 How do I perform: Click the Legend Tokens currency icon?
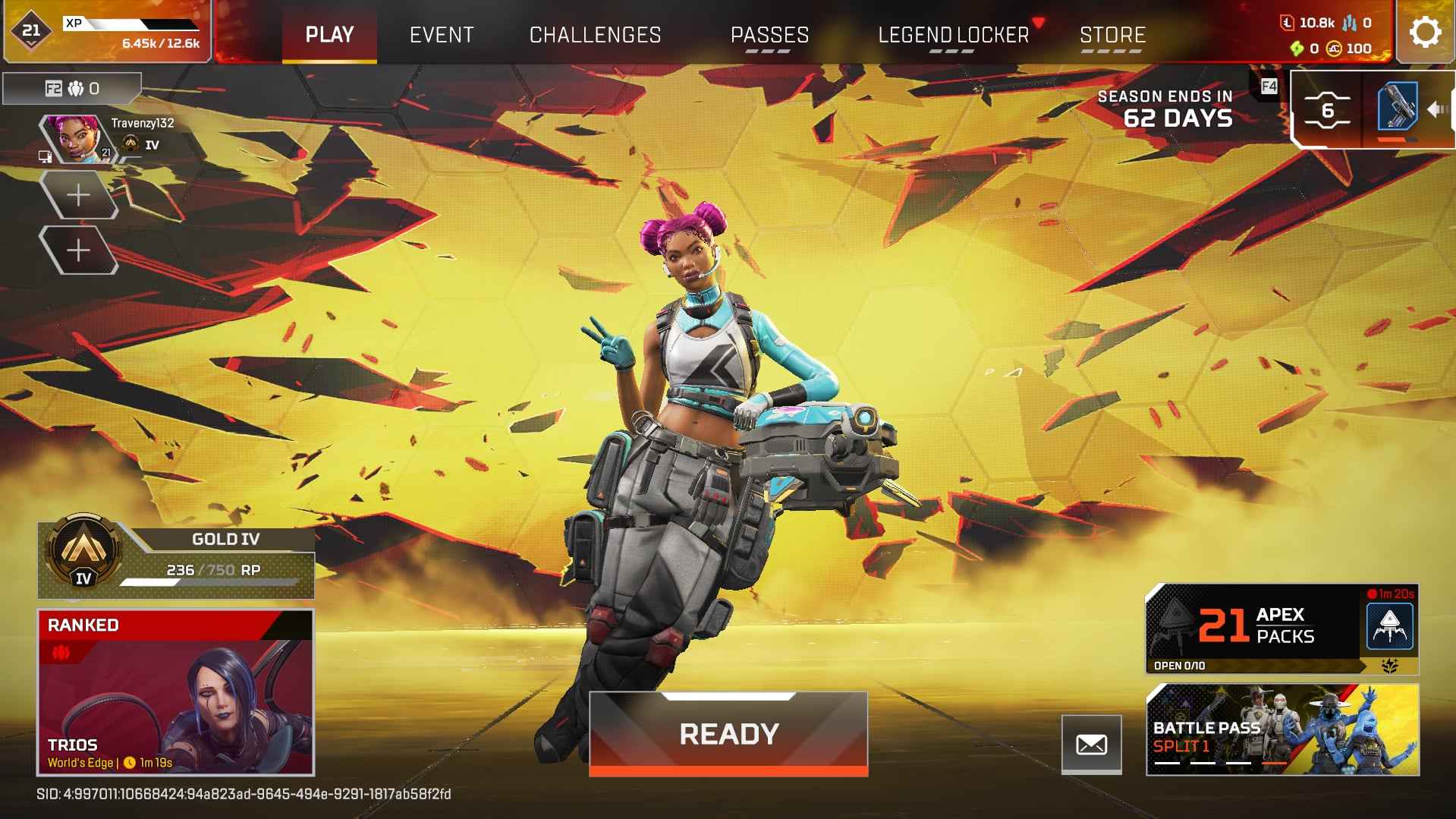pos(1288,22)
